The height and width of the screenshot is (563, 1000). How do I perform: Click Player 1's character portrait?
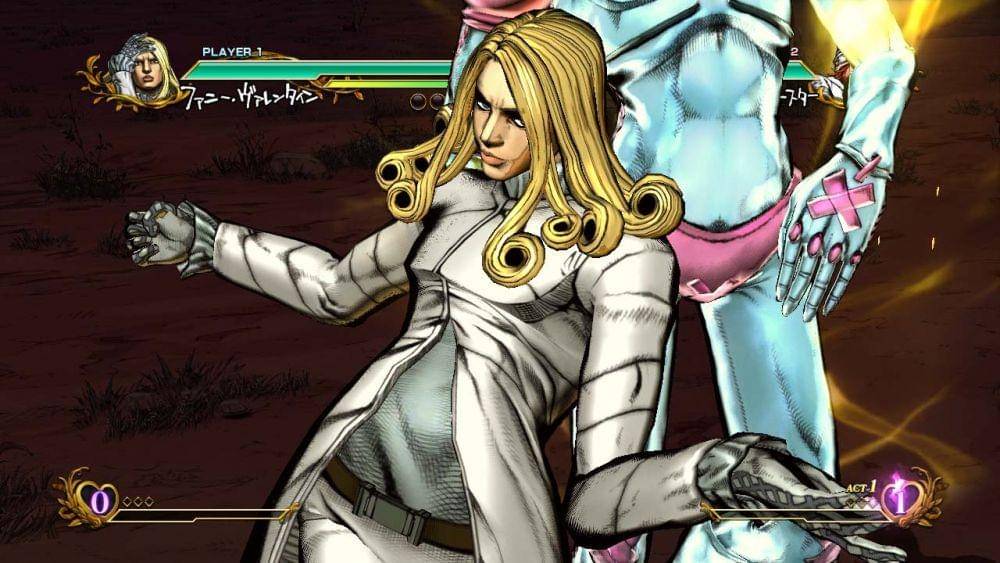click(x=141, y=70)
